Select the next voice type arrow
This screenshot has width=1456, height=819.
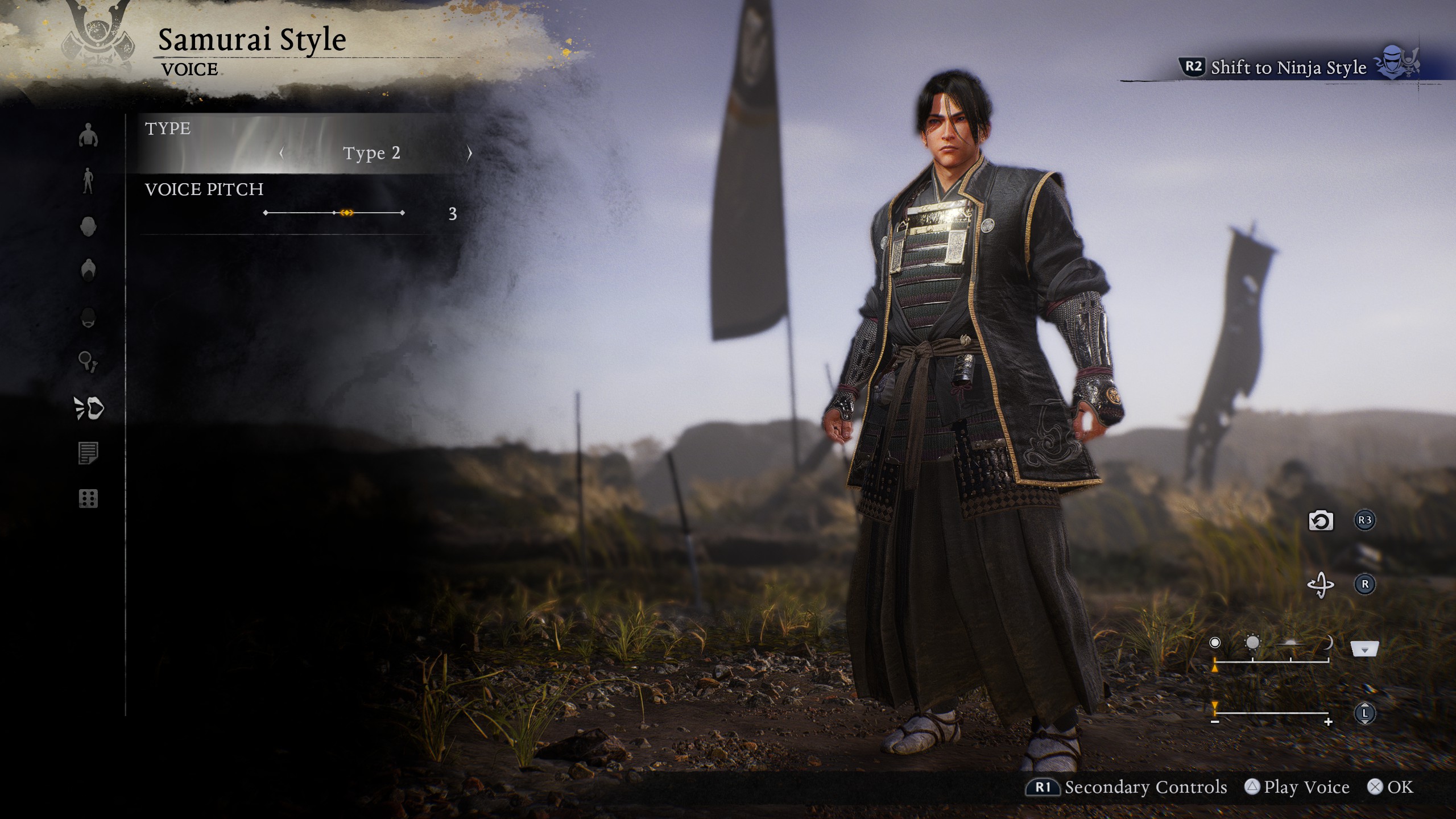pyautogui.click(x=469, y=153)
